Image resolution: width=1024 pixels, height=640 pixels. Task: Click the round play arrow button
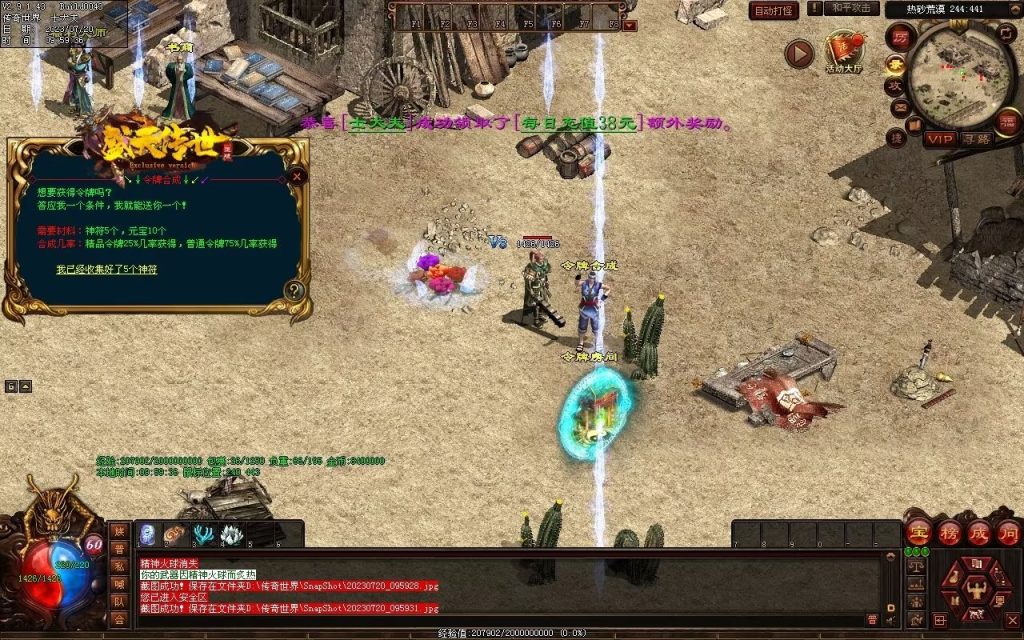(x=799, y=53)
